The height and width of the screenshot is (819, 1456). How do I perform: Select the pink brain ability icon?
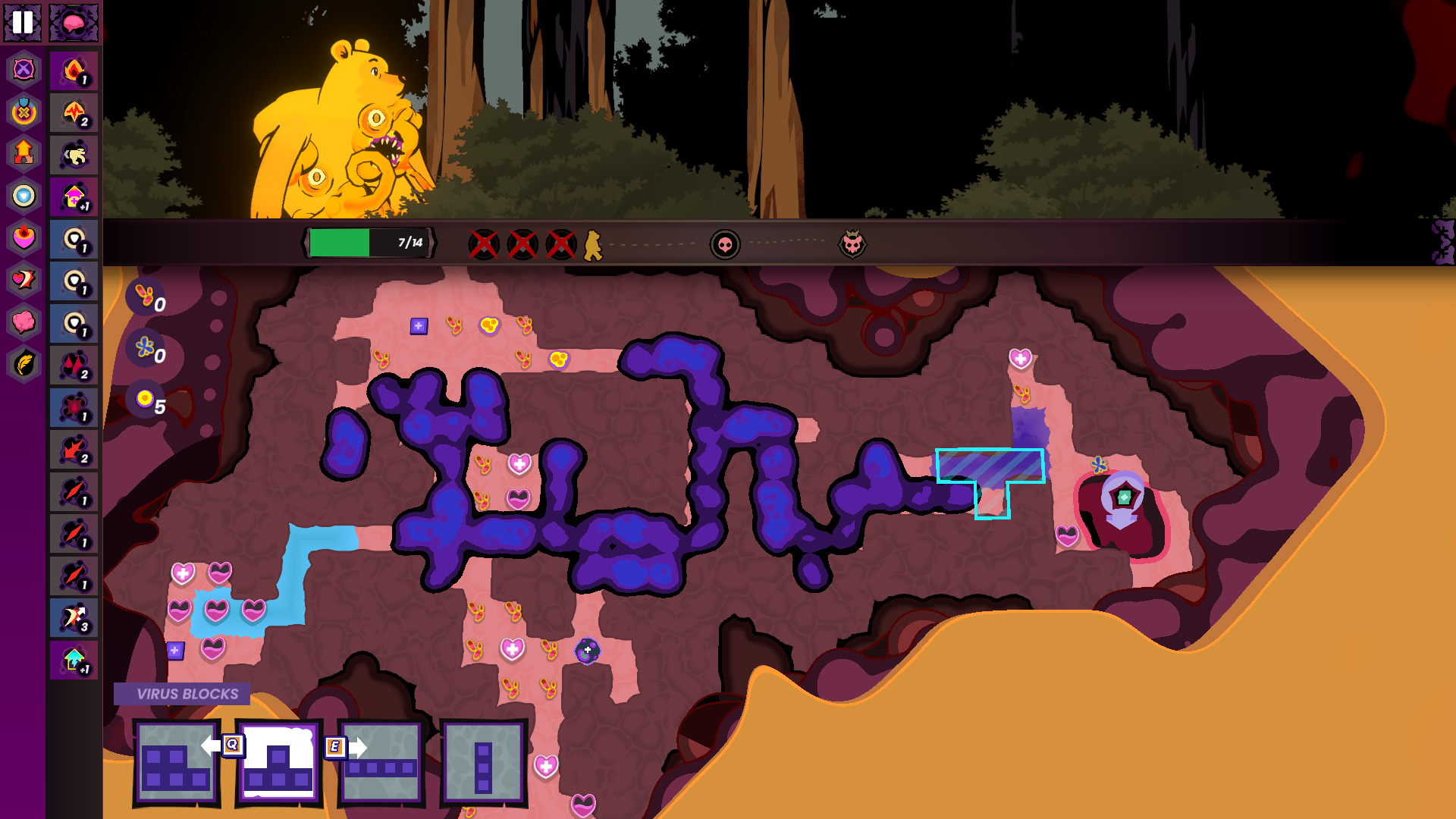pos(24,322)
